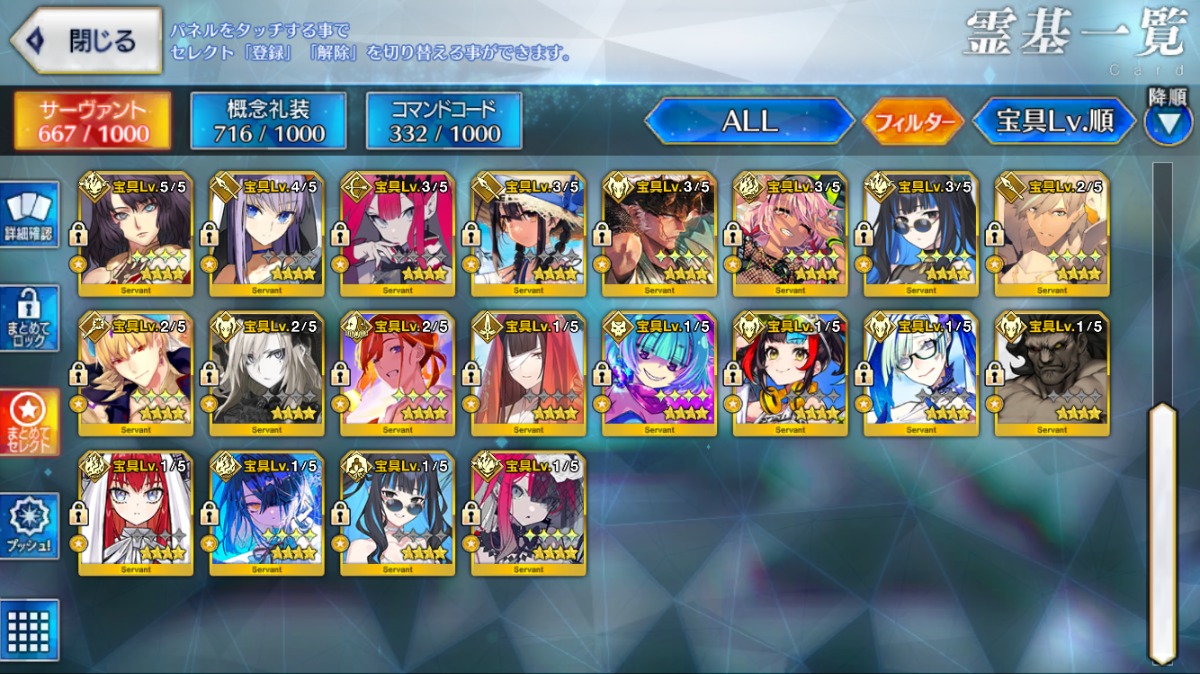Choose the servant wearing a straw hat
This screenshot has height=674, width=1200.
528,235
